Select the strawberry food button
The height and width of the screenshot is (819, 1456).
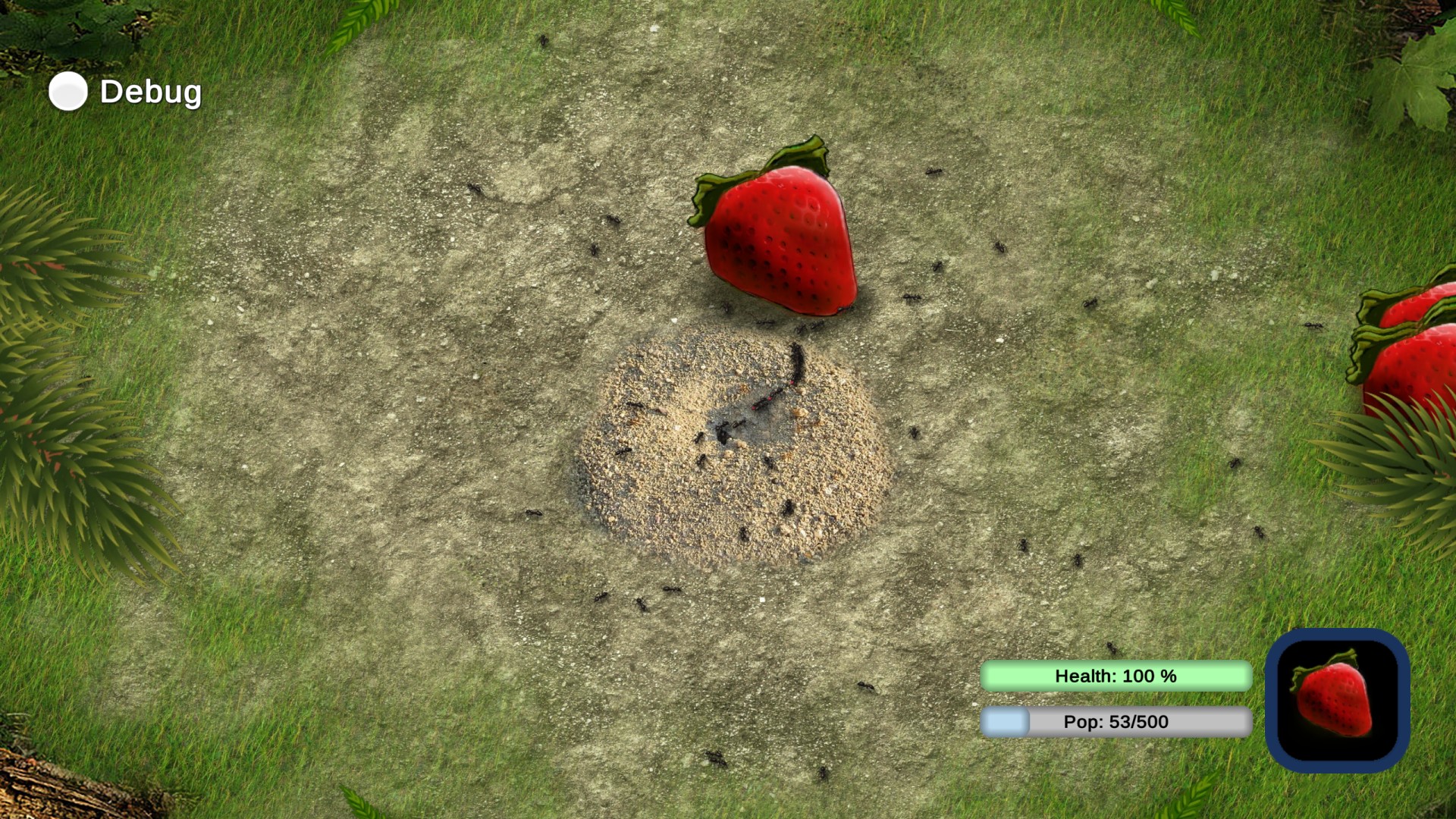1337,700
